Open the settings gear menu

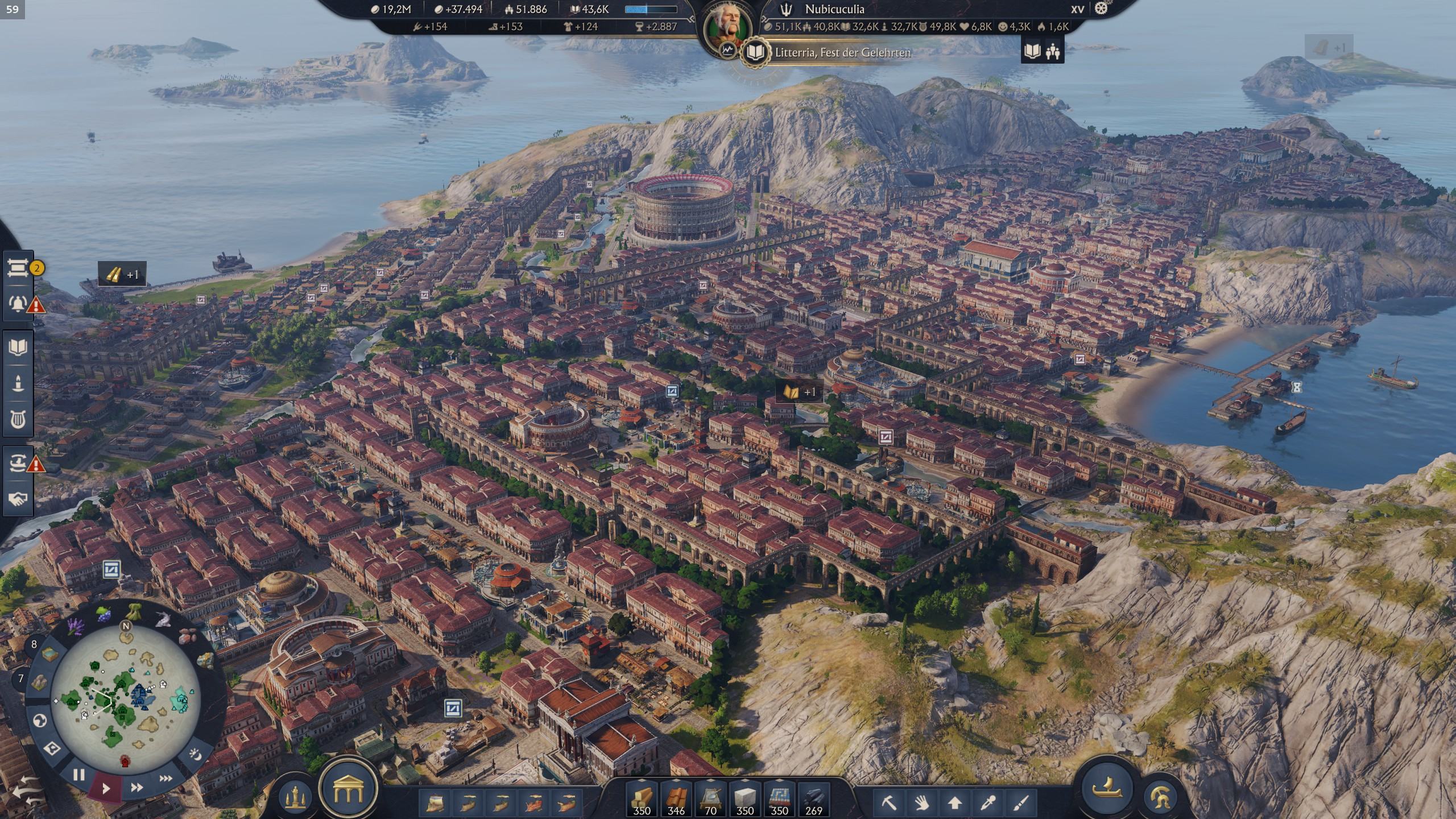pyautogui.click(x=1101, y=9)
